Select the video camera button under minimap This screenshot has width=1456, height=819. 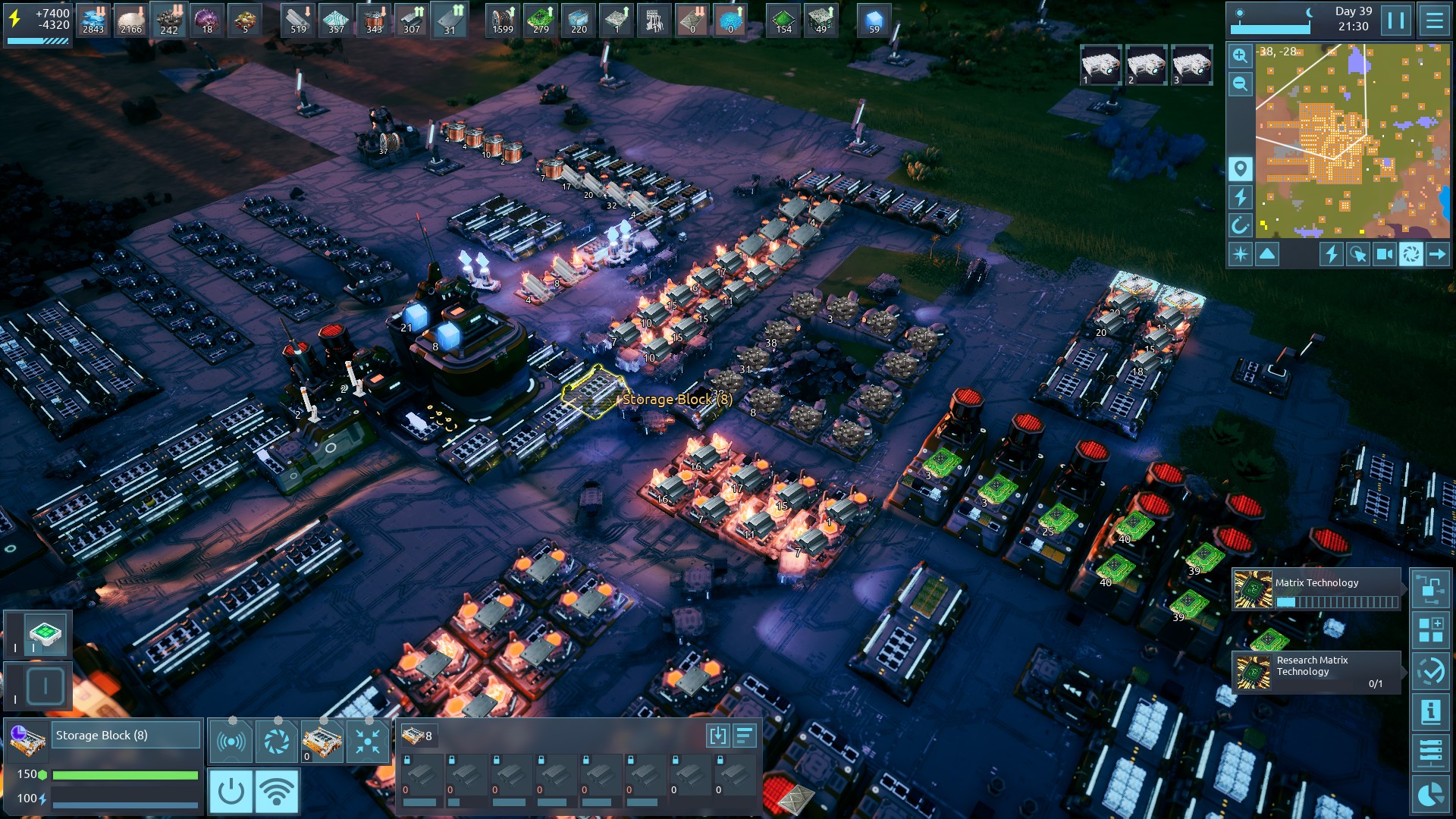1384,255
